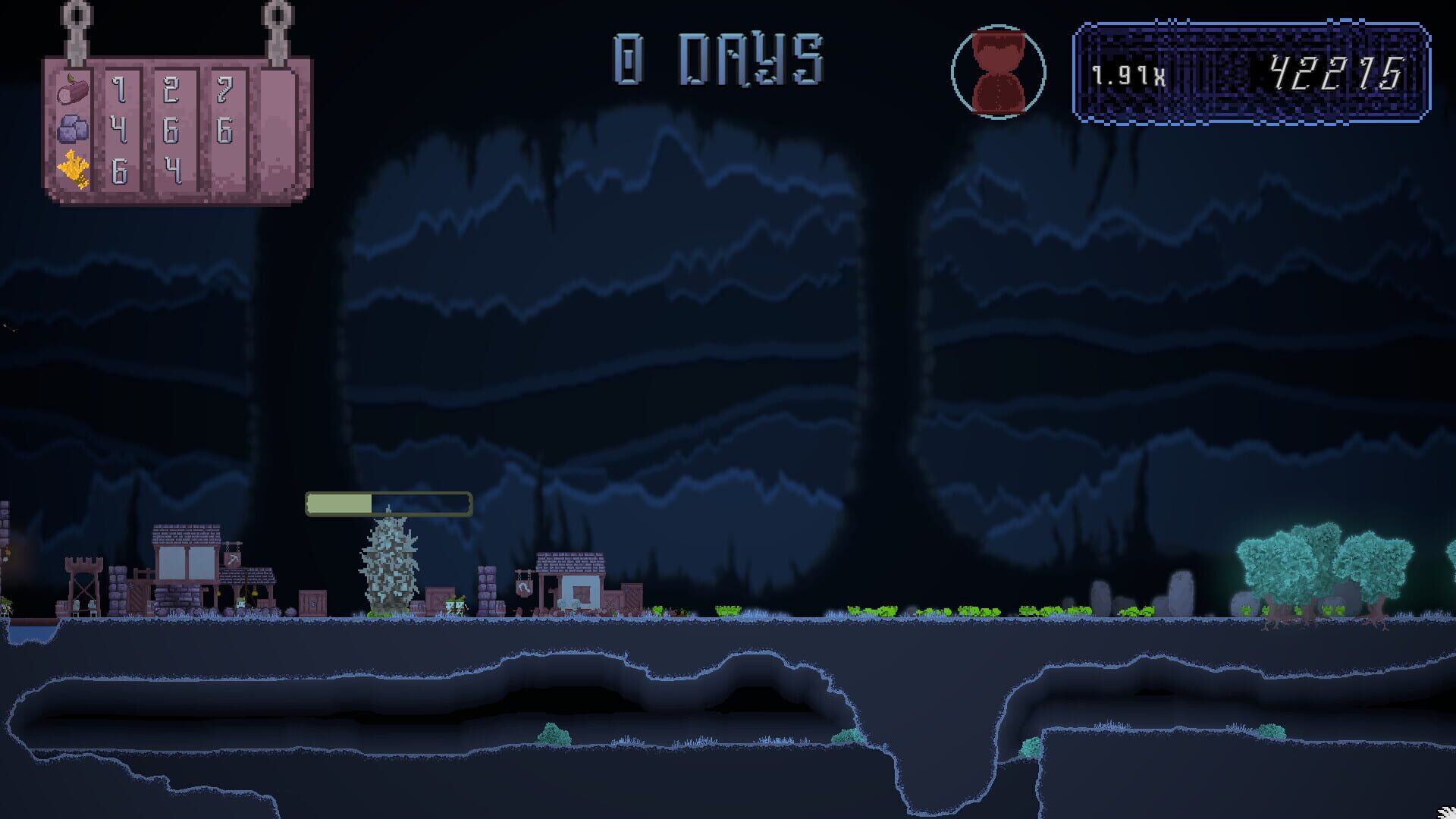Select the yellow straw resource icon
The image size is (1456, 819).
coord(74,168)
